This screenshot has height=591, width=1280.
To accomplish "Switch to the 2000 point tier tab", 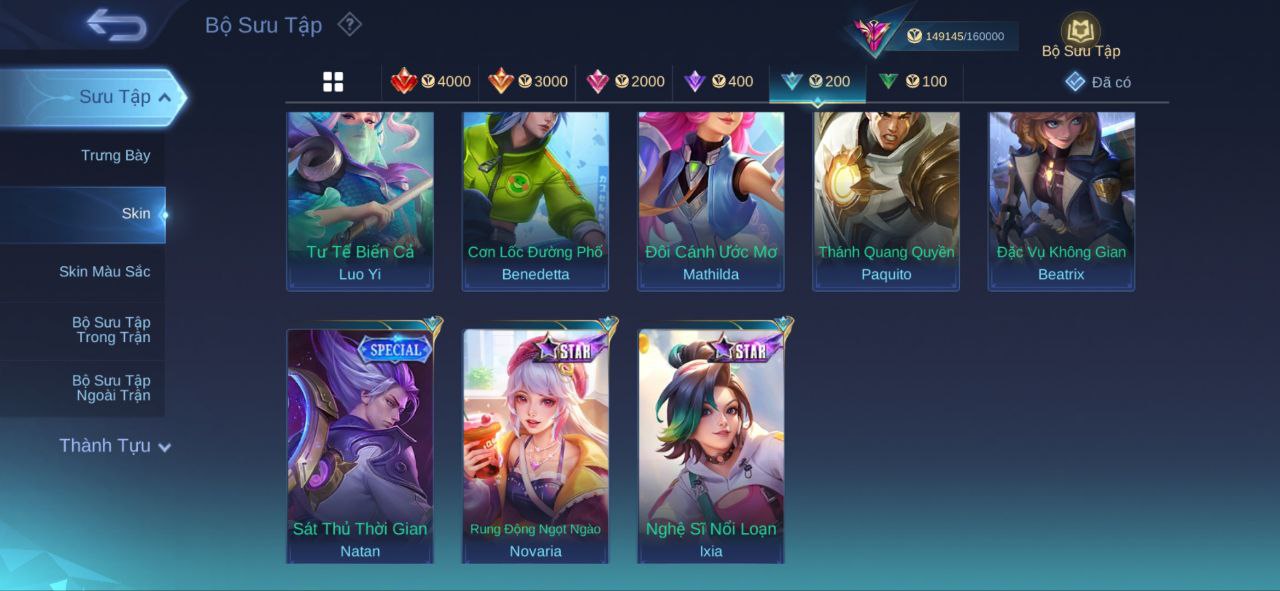I will point(625,82).
